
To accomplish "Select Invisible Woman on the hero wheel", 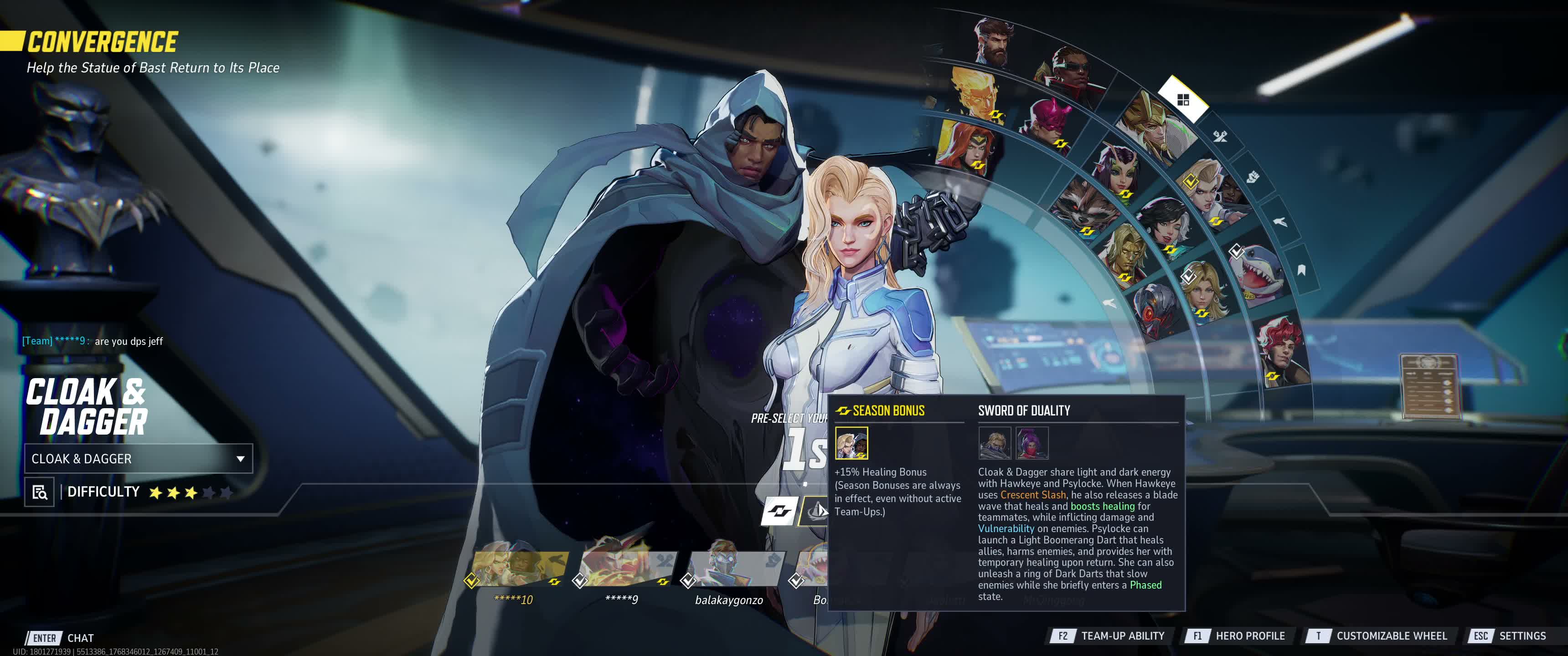I will coord(1205,291).
